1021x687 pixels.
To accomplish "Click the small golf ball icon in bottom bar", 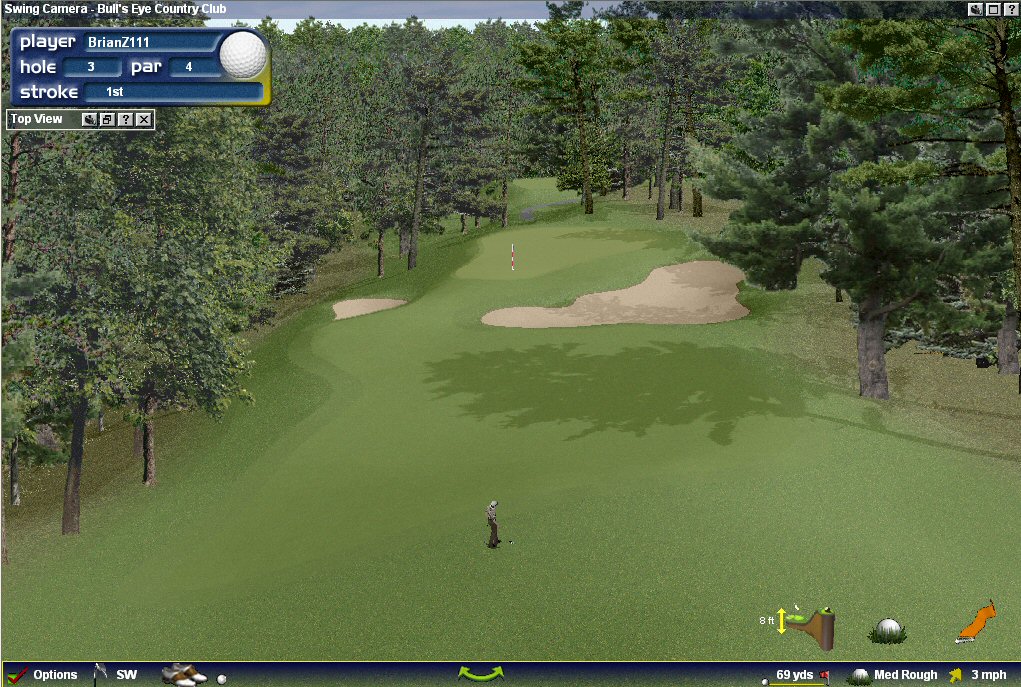I will pyautogui.click(x=222, y=678).
